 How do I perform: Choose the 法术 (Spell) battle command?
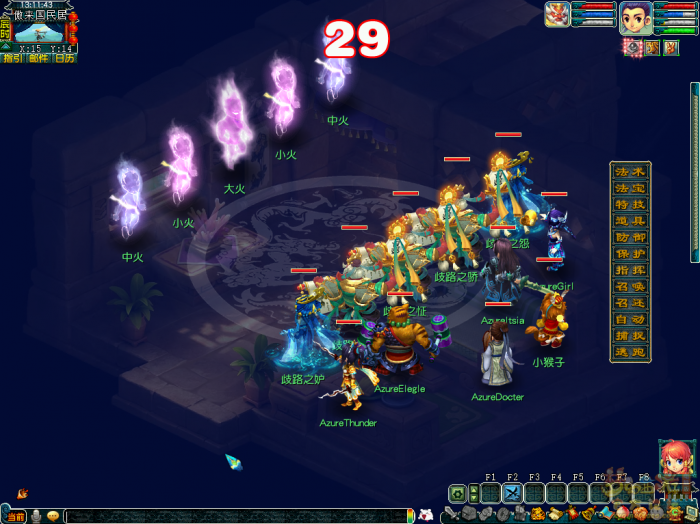click(630, 171)
